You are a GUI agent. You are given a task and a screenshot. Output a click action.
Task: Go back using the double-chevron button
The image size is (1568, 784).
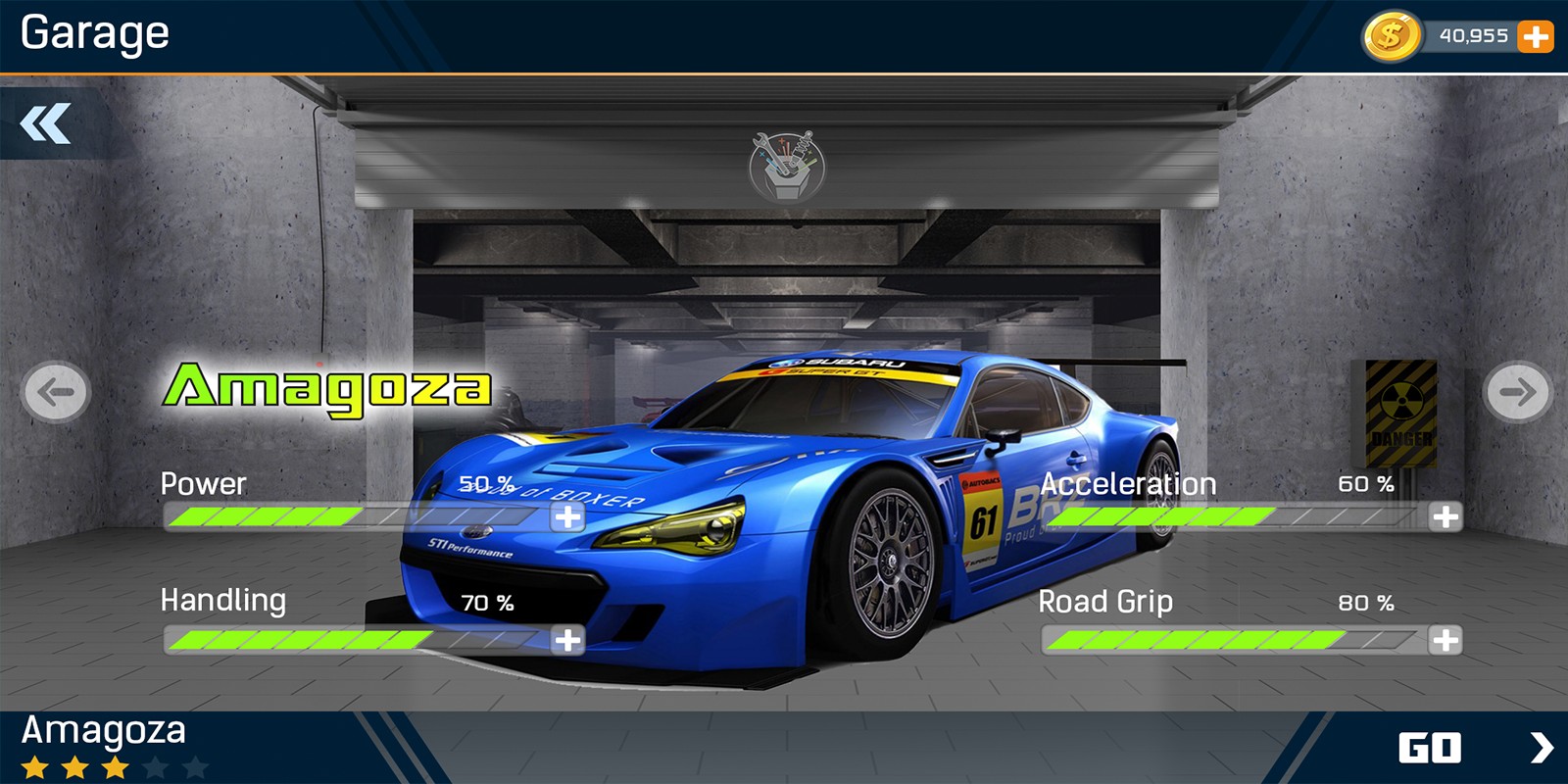click(x=45, y=123)
